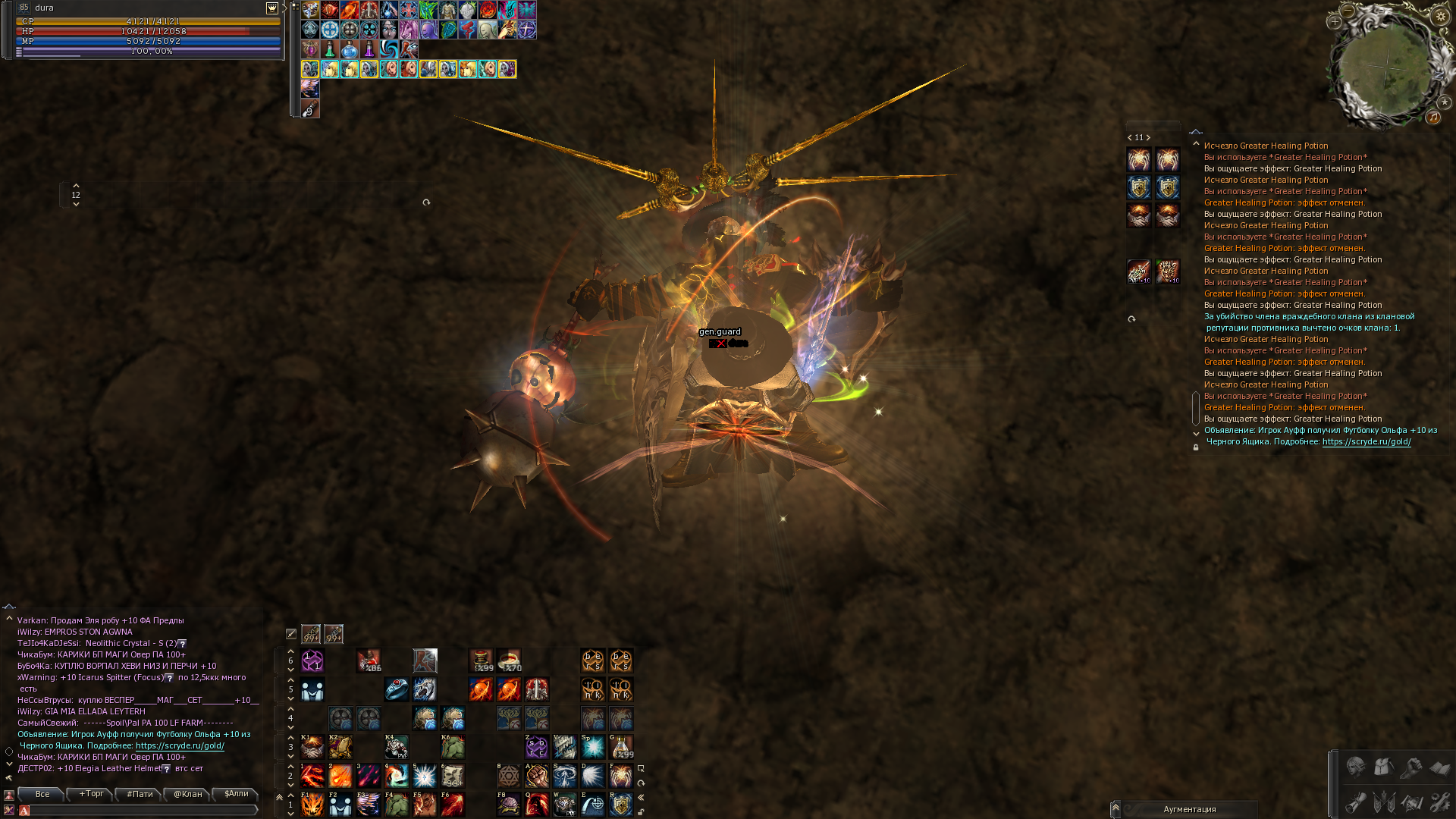Toggle the padlock below the system message panel
1456x819 pixels.
click(x=1195, y=447)
